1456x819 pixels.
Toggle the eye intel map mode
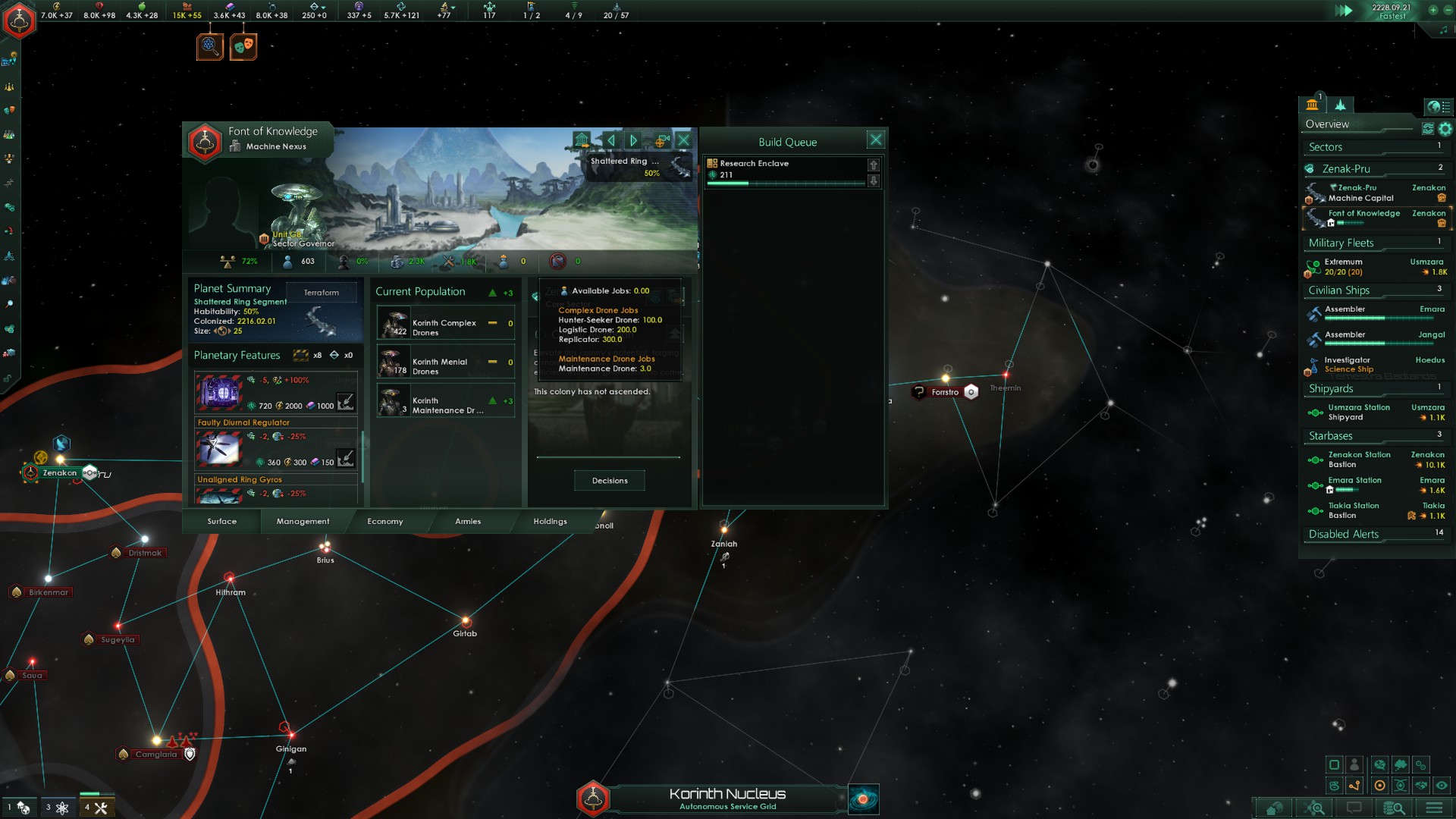(1442, 786)
